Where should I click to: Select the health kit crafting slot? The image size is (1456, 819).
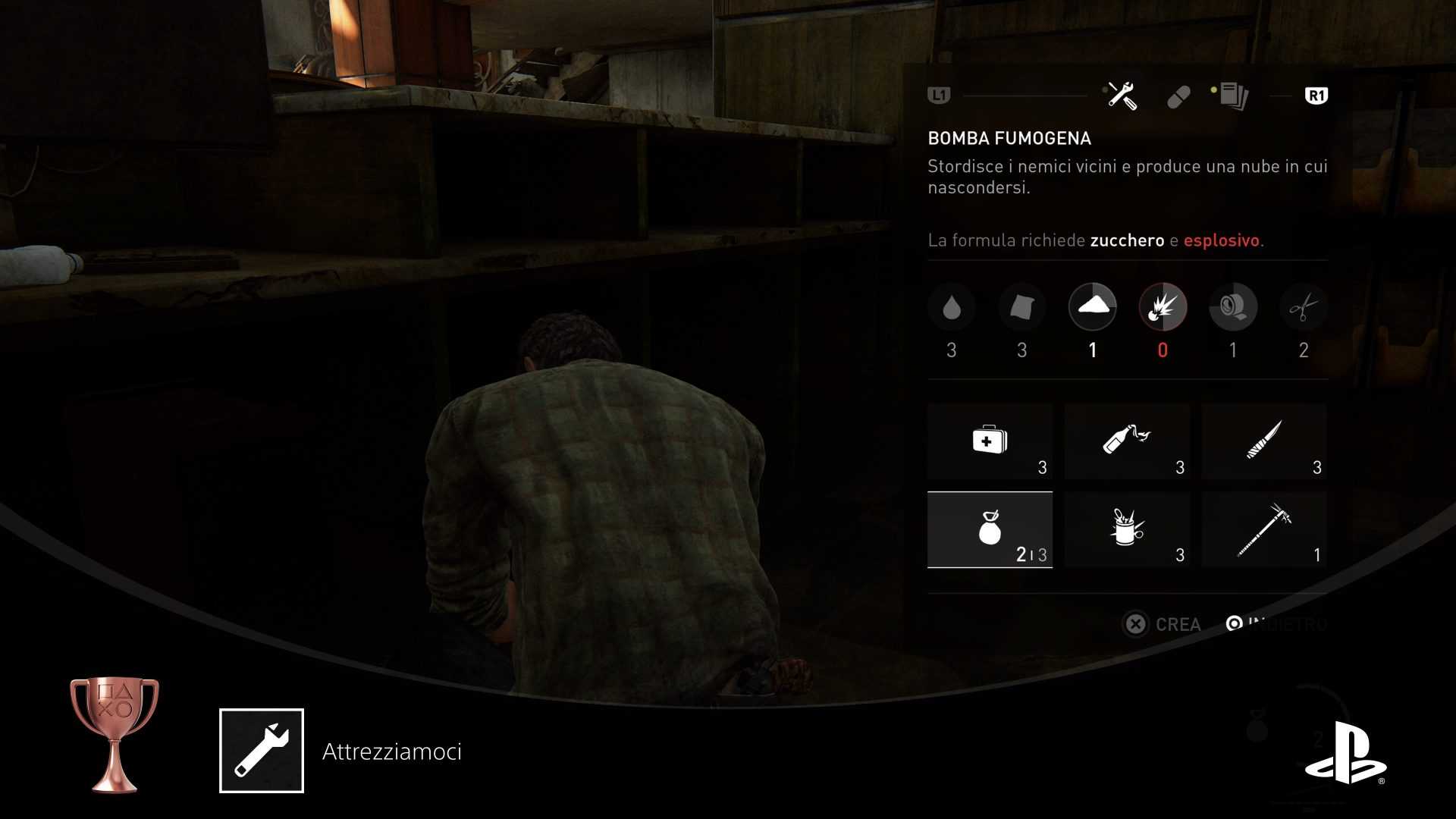[x=990, y=441]
